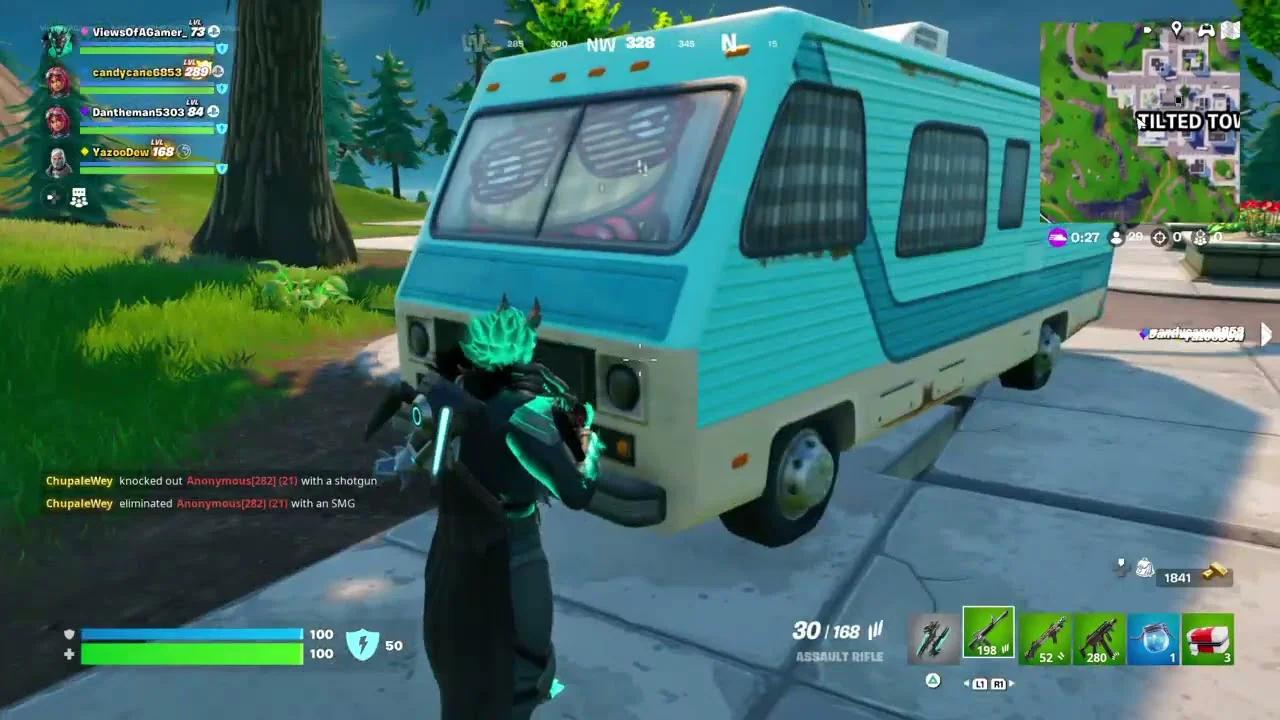1280x720 pixels.
Task: Click the gold bar icon near materials count
Action: (1216, 570)
